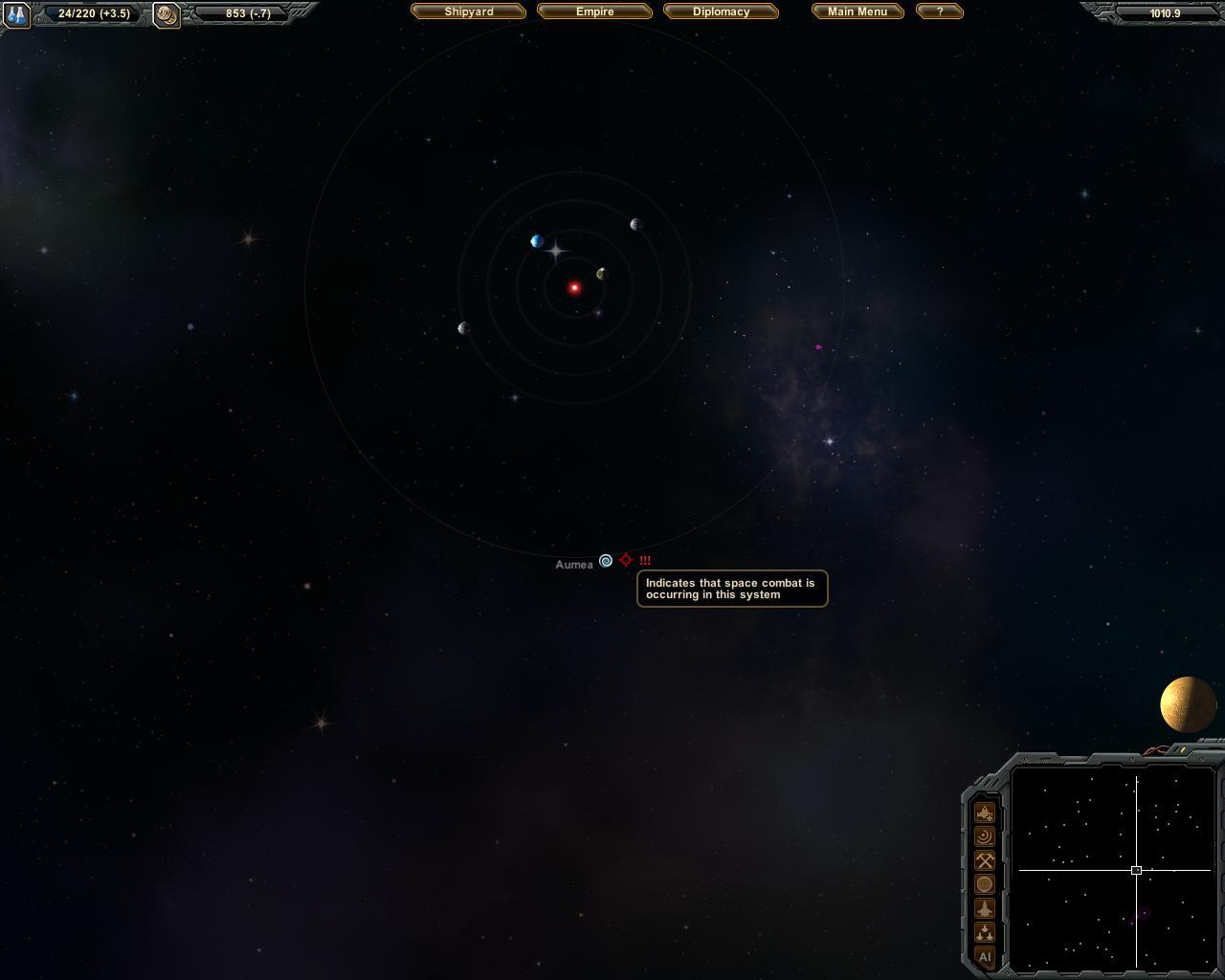Click the three-ship fleet icon
This screenshot has height=980, width=1225.
pyautogui.click(x=985, y=932)
